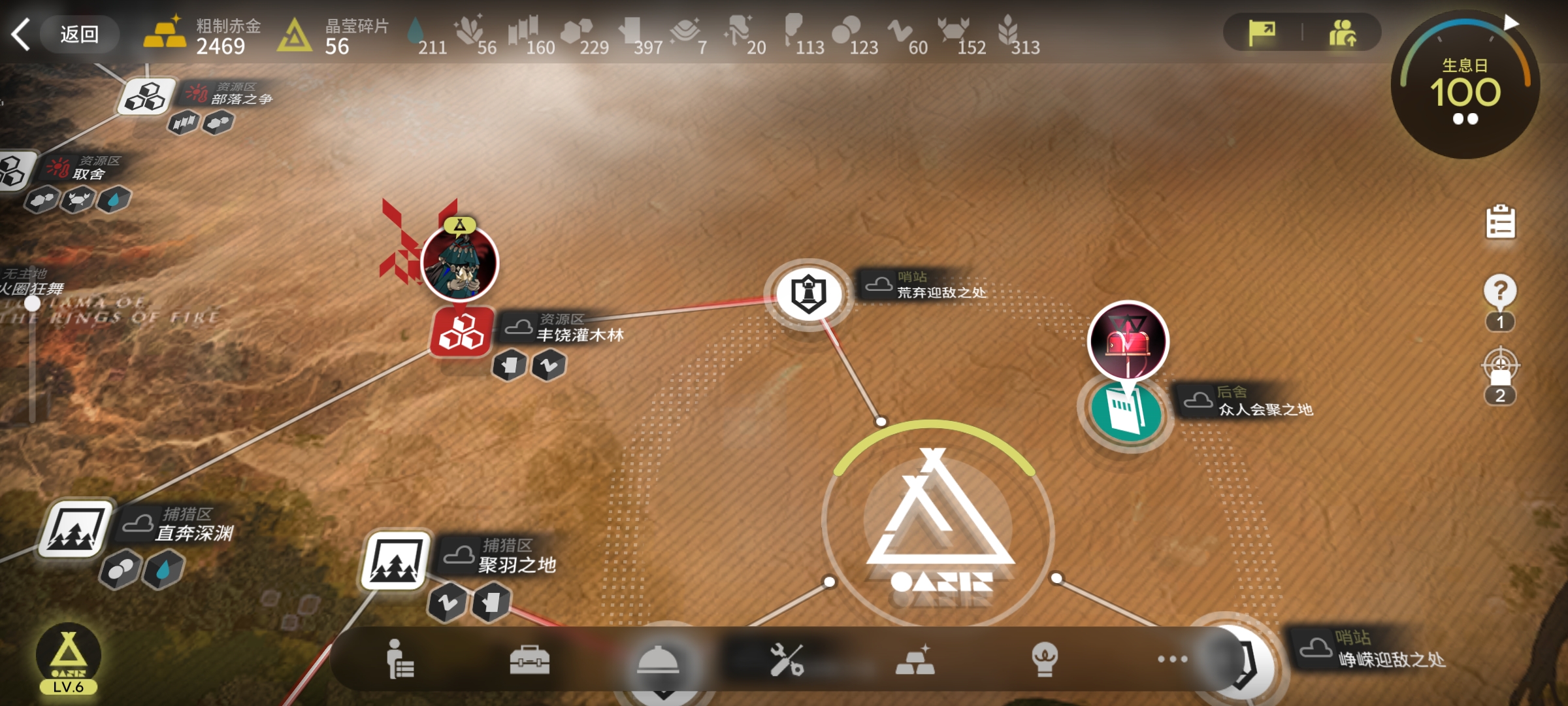Open the squad members icon
The height and width of the screenshot is (706, 1568).
[1342, 33]
